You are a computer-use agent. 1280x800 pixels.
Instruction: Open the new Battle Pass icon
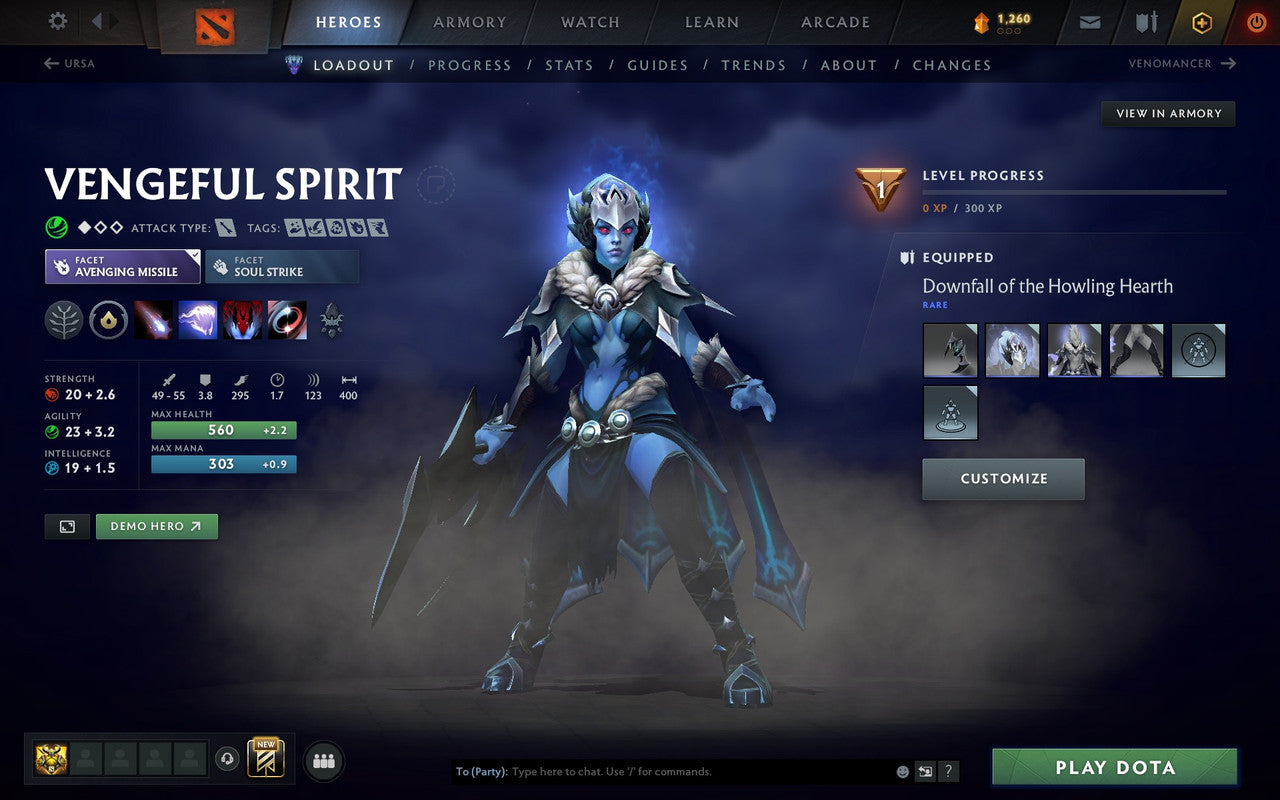265,760
